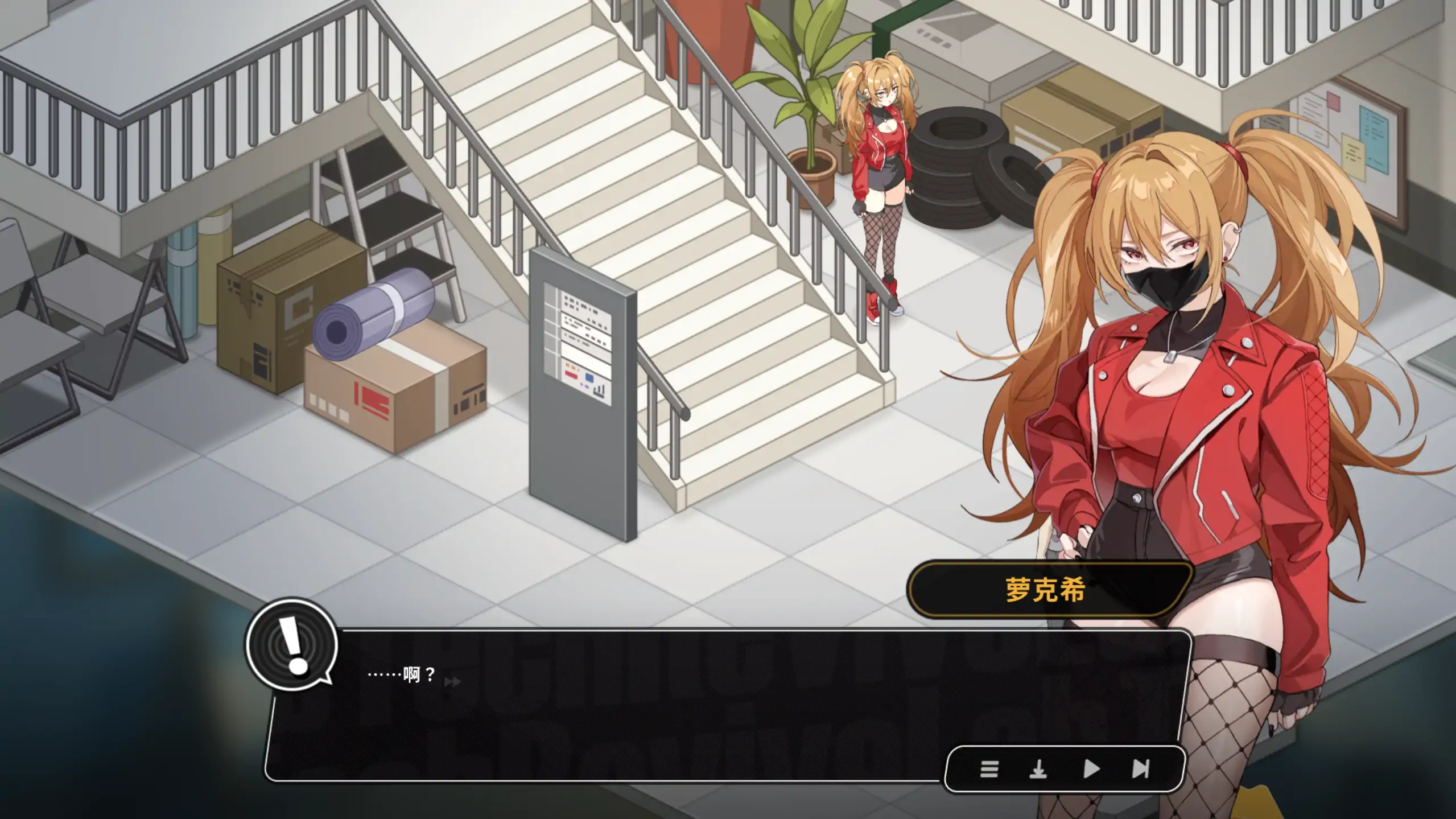Viewport: 1456px width, 819px height.
Task: Open the dialogue log via three-lines icon
Action: 989,769
